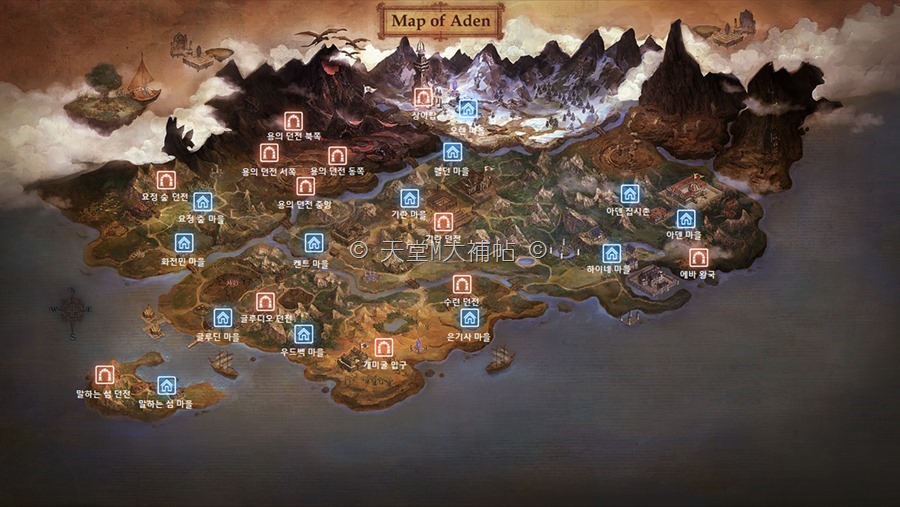900x507 pixels.
Task: Open the 용의 던전 중앙 dungeon marker
Action: point(305,186)
